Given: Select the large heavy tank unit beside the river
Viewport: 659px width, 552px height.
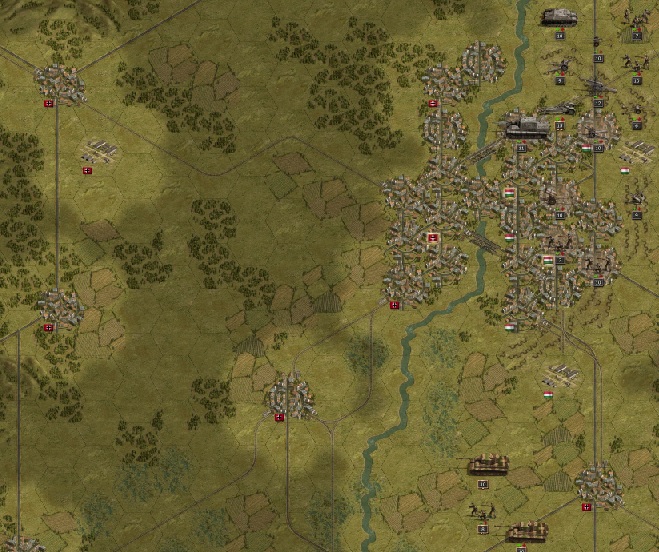Looking at the screenshot, I should click(x=522, y=127).
